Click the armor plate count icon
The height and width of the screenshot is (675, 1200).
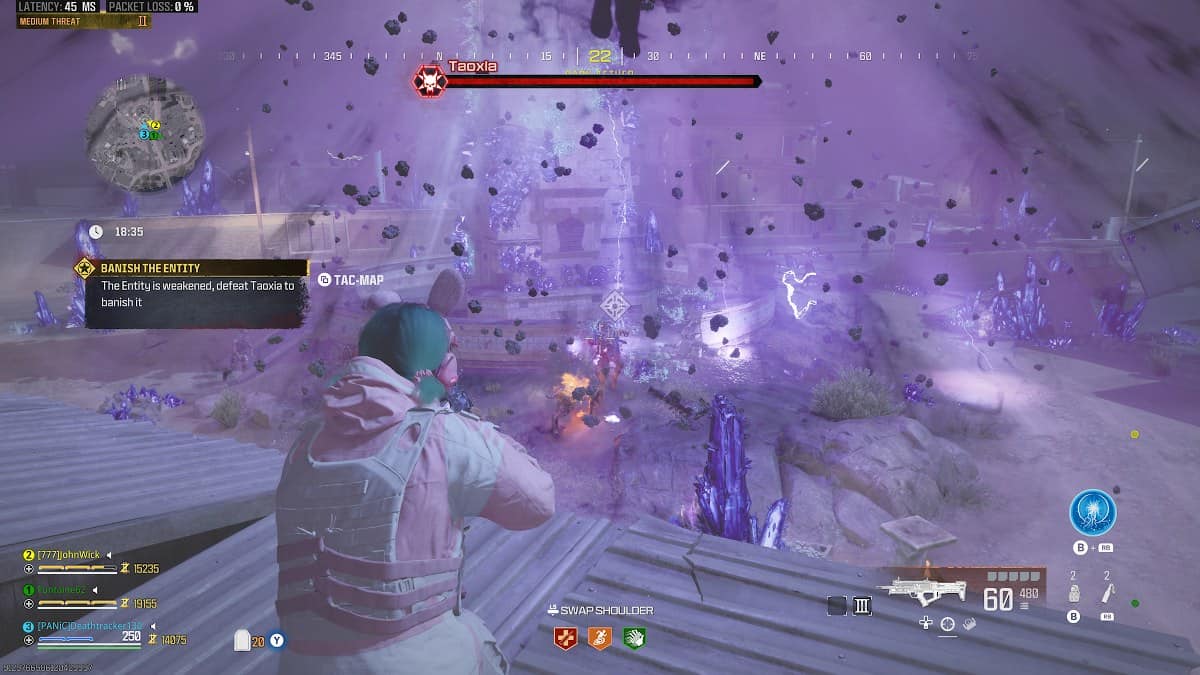coord(242,641)
